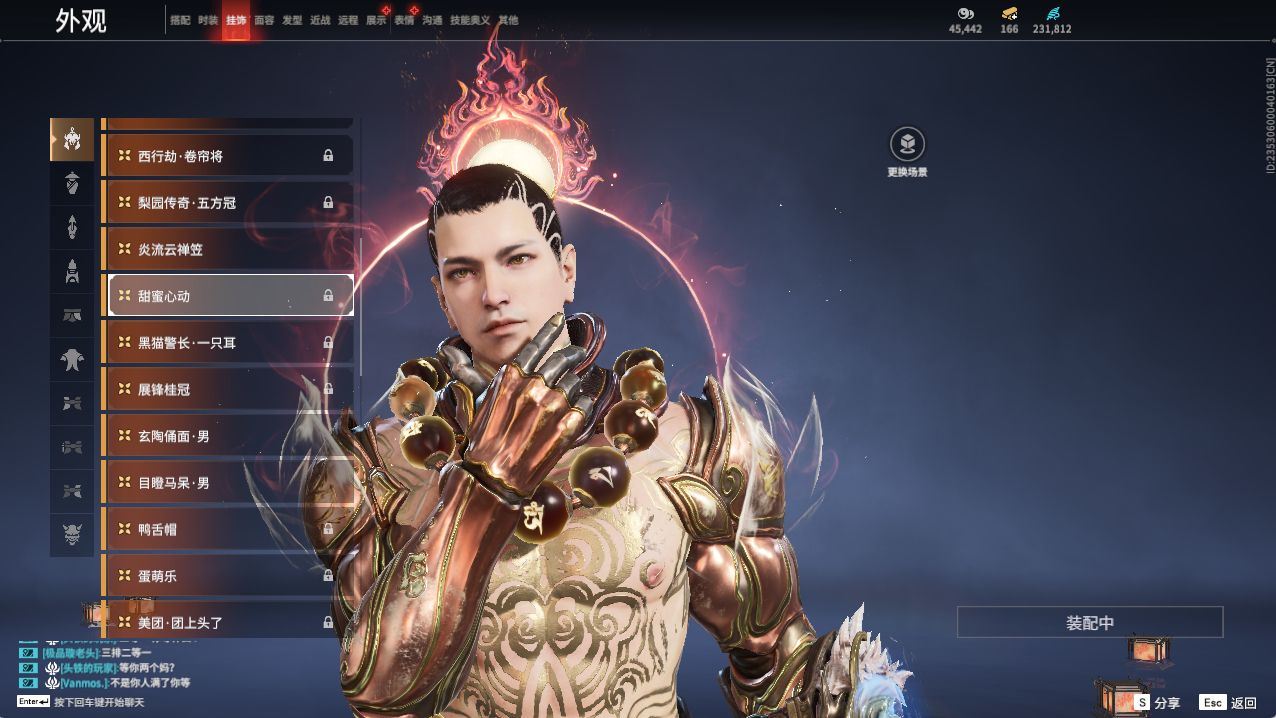Go to the 技能奥义 tab
1276x718 pixels.
click(470, 20)
